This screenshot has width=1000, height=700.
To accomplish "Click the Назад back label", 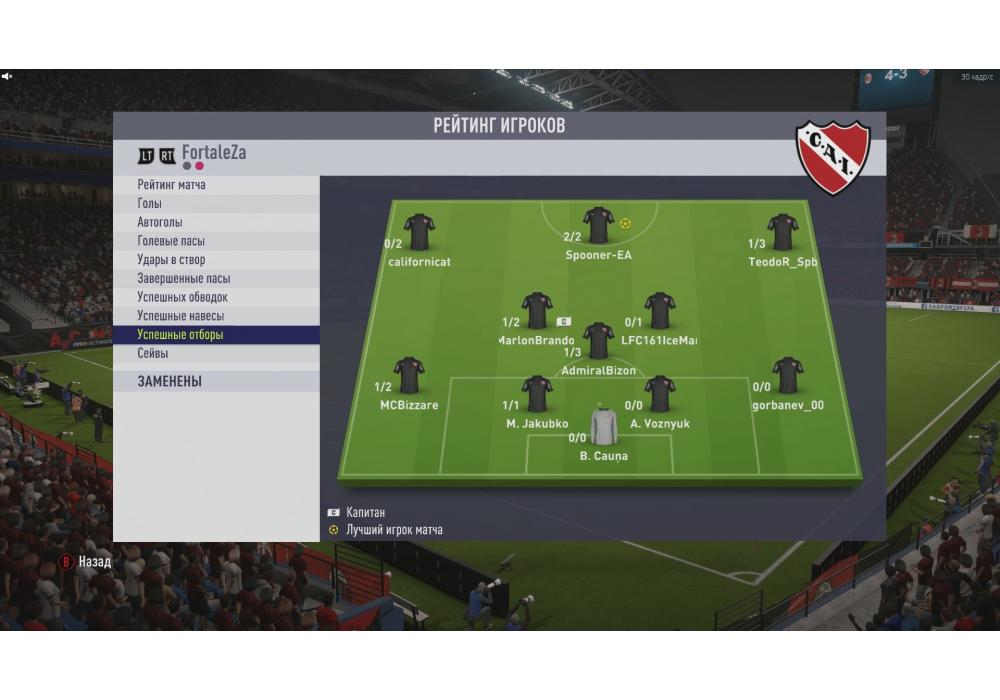I will pyautogui.click(x=94, y=562).
